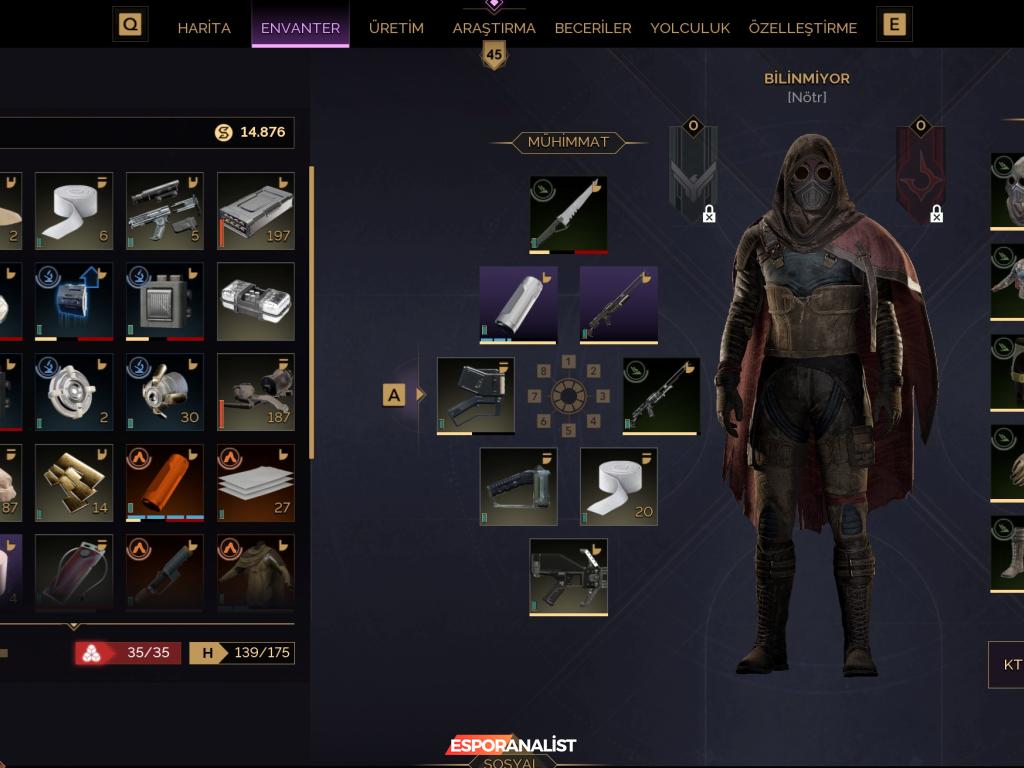Select the gold bars stack of 14

click(74, 483)
